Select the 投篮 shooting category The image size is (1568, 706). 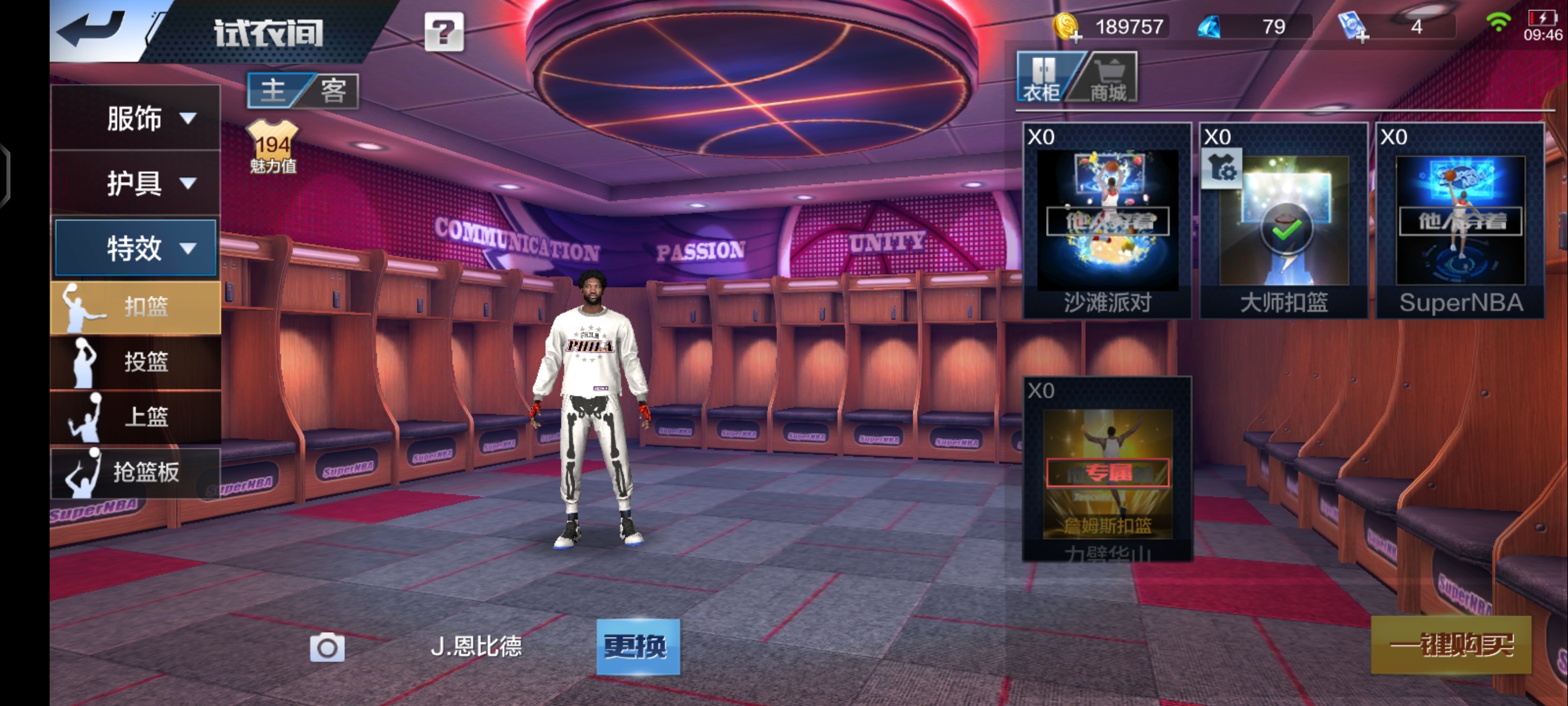(x=136, y=361)
